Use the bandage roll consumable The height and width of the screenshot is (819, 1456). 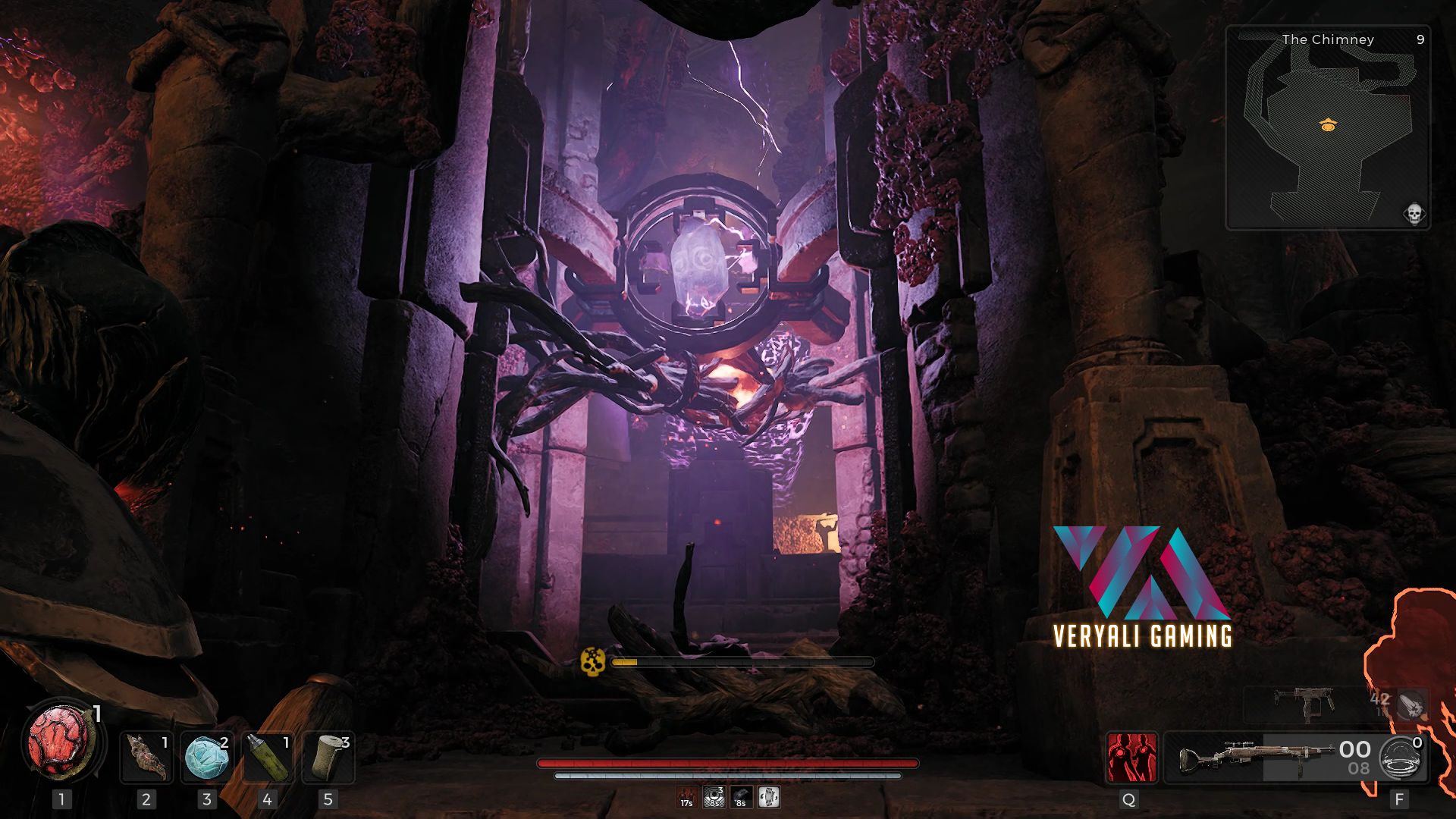328,757
